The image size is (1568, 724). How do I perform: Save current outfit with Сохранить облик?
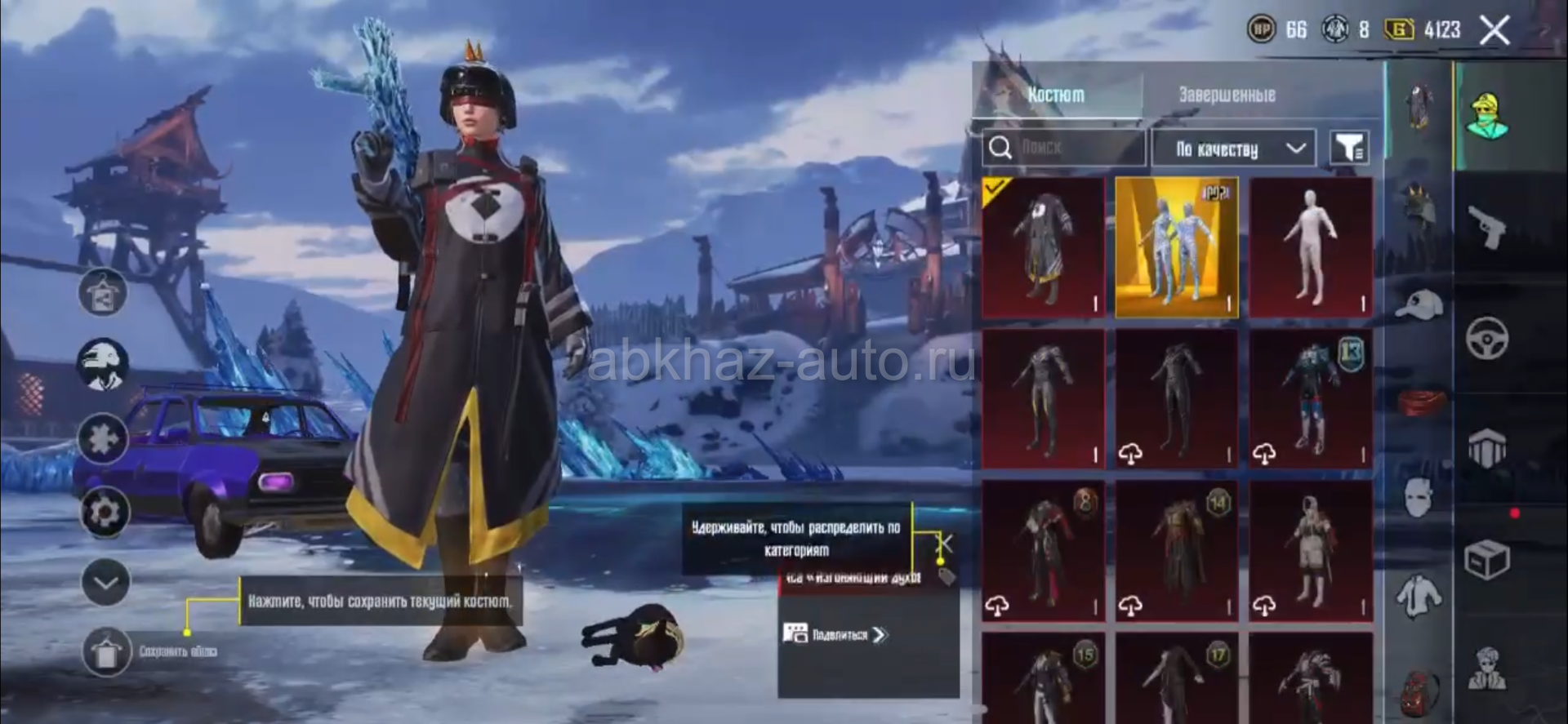107,651
